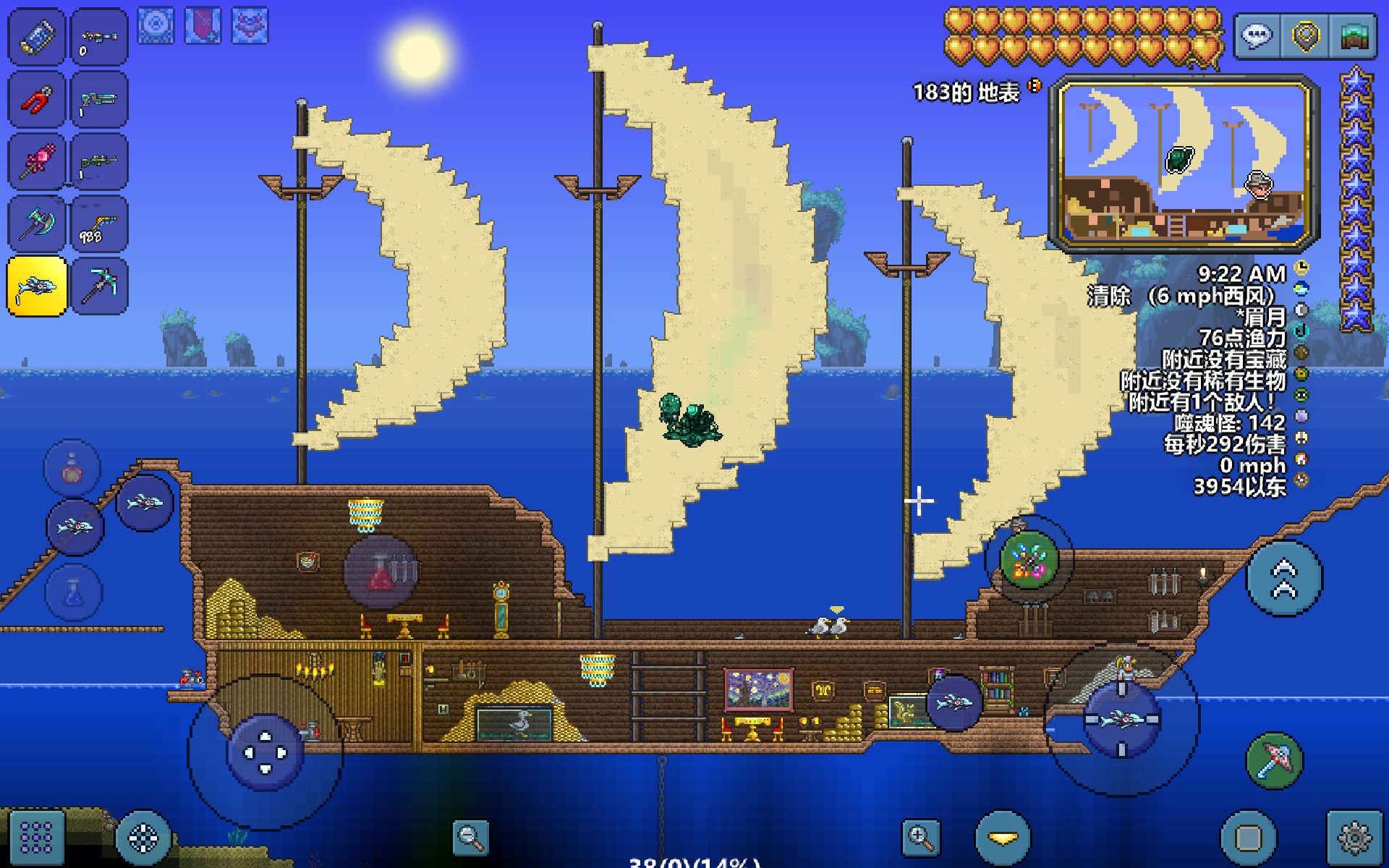Zoom out with the minus magnifier
This screenshot has height=868, width=1389.
click(x=470, y=838)
